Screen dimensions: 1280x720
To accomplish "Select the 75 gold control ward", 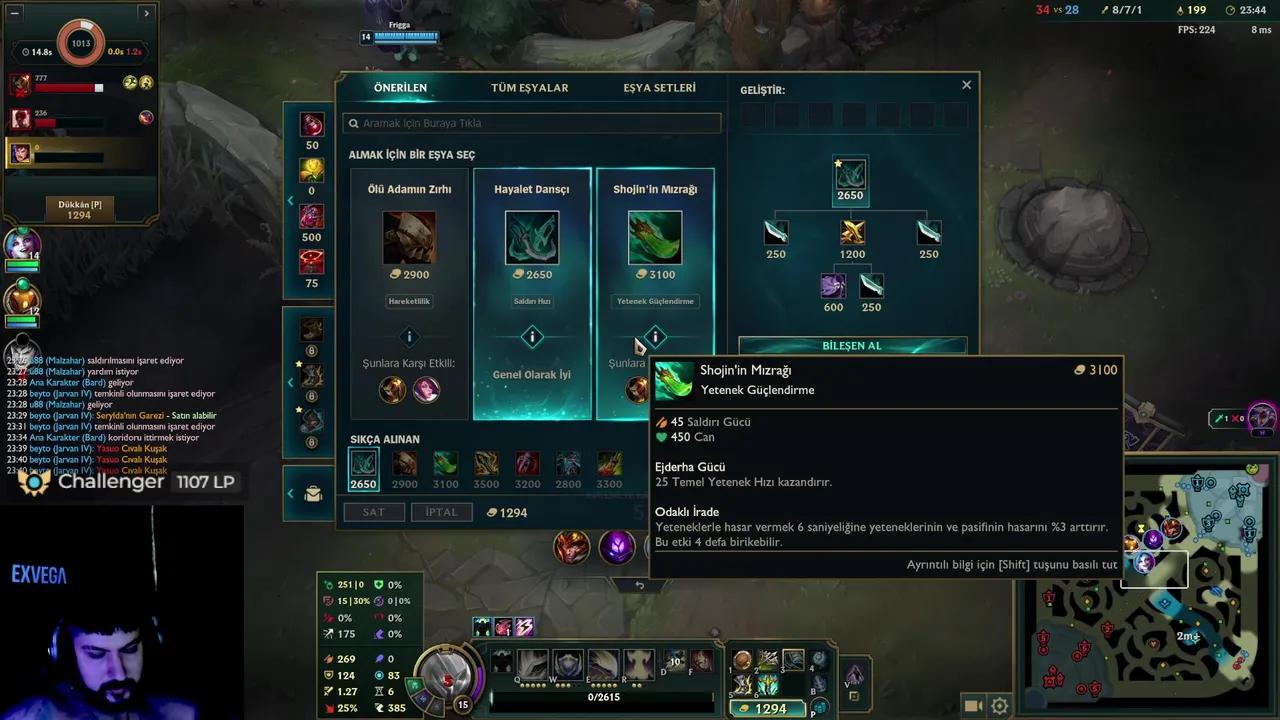I will click(312, 263).
